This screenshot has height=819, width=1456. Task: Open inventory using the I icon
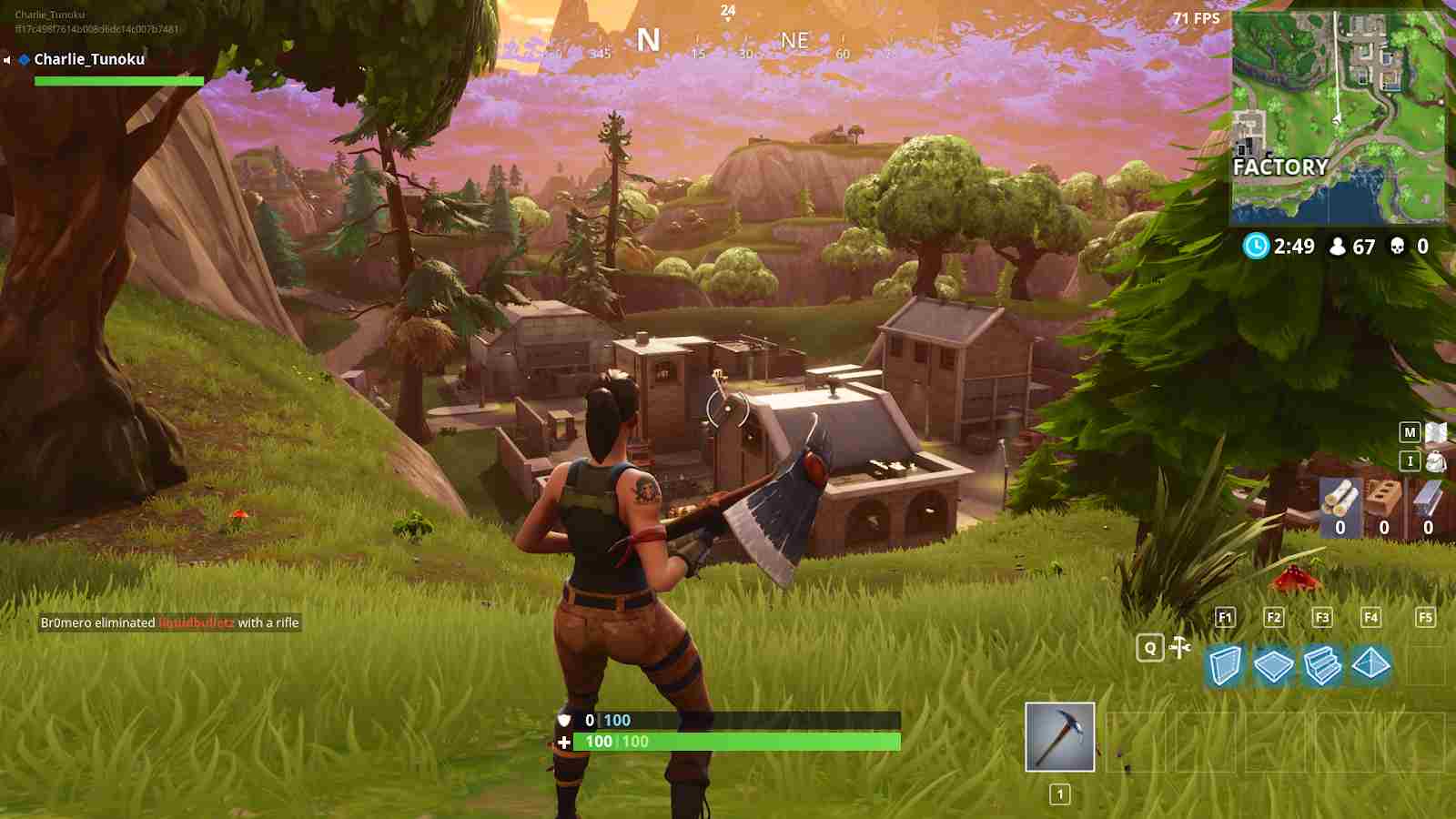pos(1410,461)
